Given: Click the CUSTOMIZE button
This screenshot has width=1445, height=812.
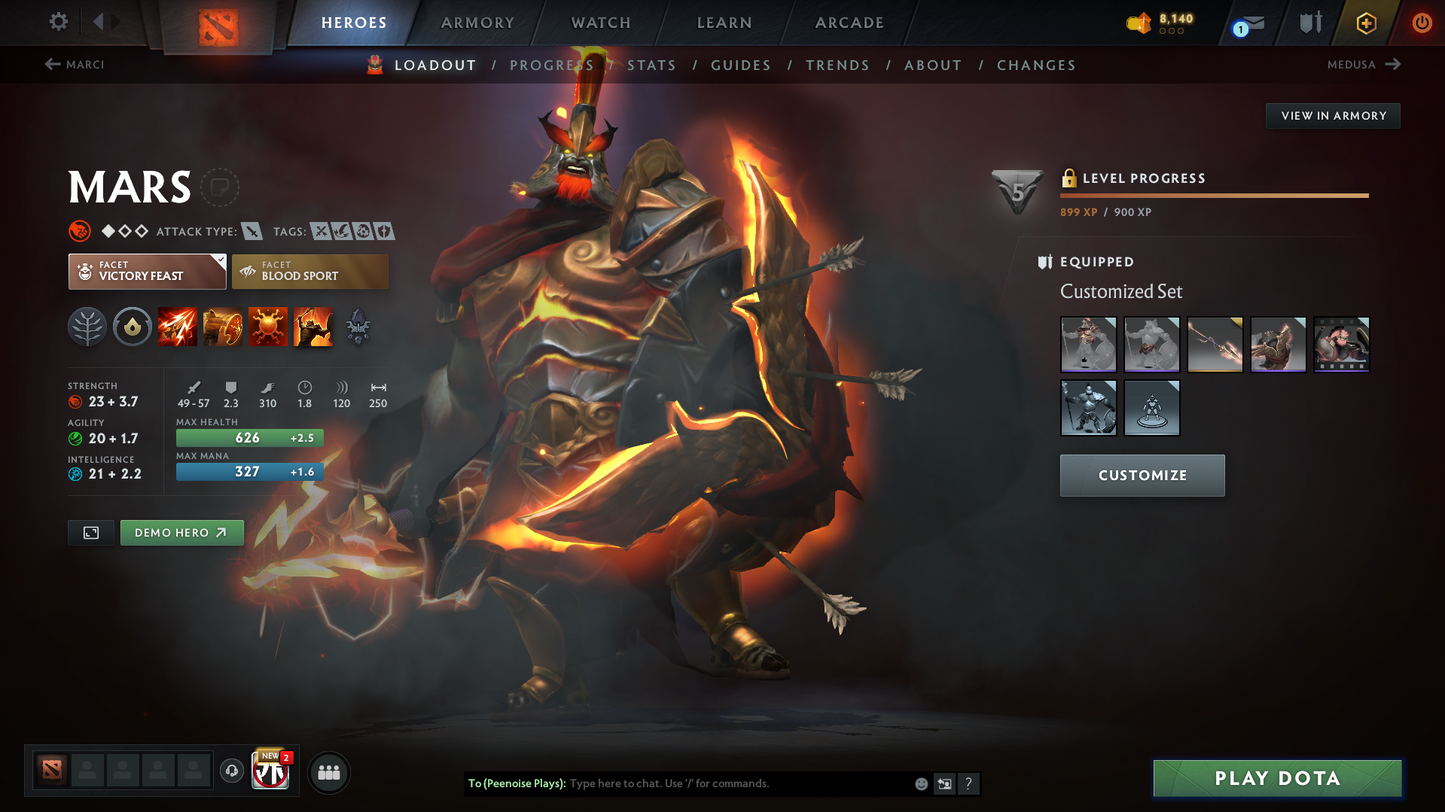Looking at the screenshot, I should [1142, 475].
